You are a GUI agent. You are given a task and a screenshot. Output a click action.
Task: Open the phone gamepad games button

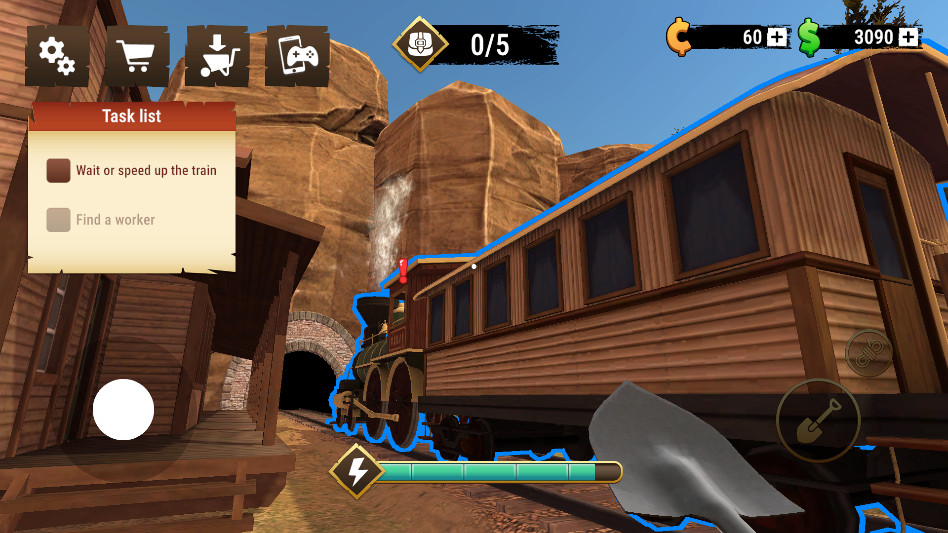click(297, 56)
